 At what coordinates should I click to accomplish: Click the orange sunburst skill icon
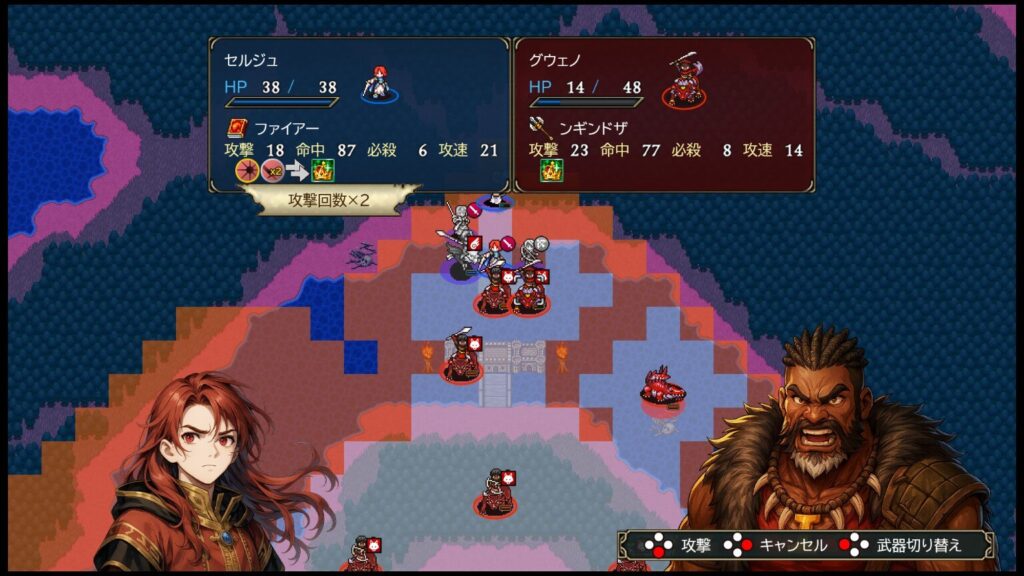point(246,170)
